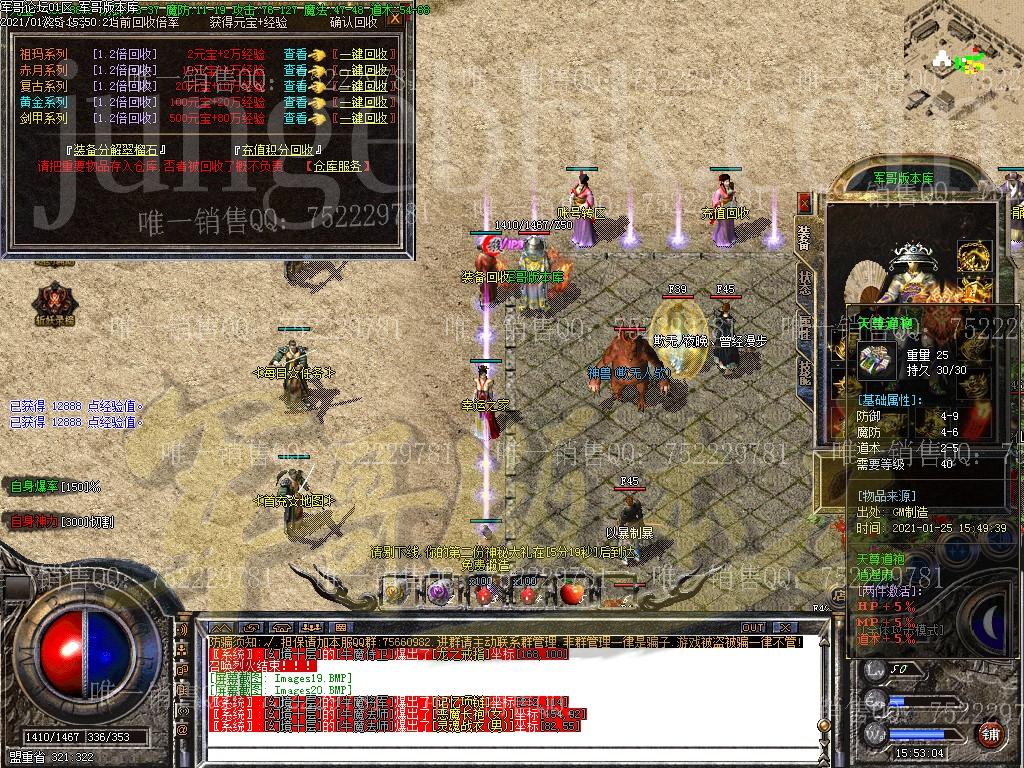The image size is (1024, 768).
Task: One-click recycle the 赤月系列 gear
Action: pyautogui.click(x=361, y=70)
